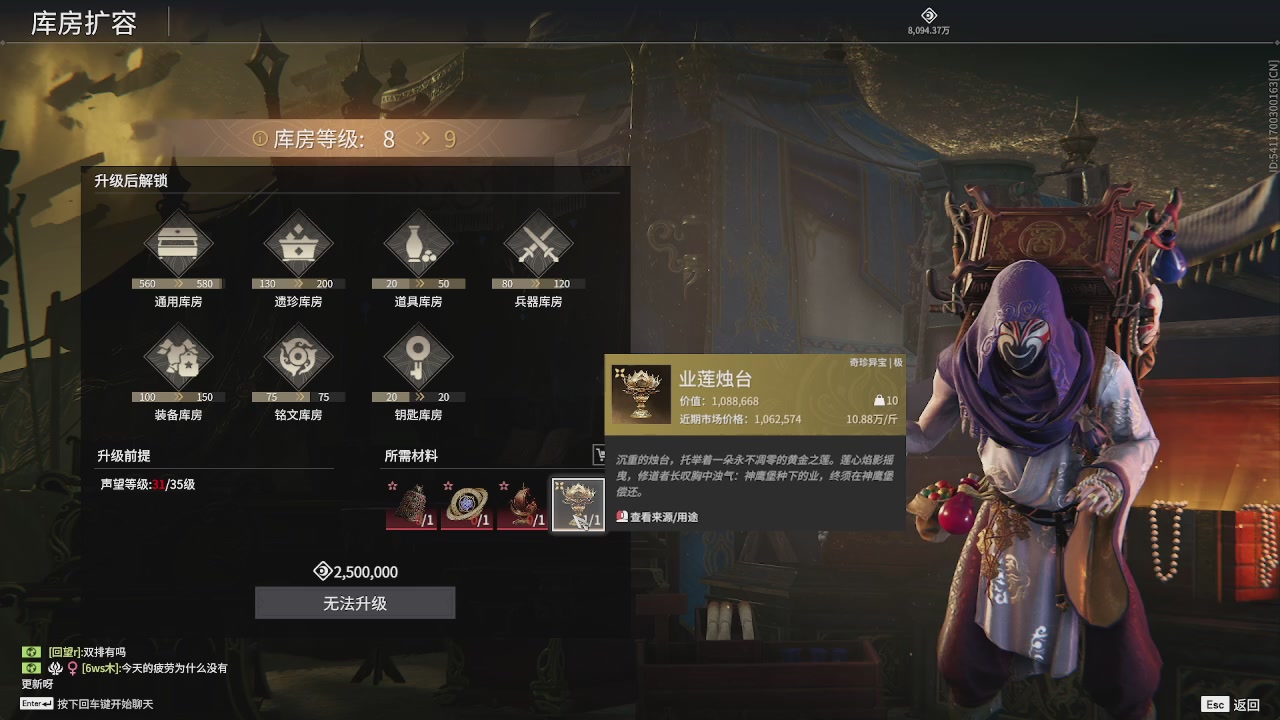Image resolution: width=1280 pixels, height=720 pixels.
Task: Click the first required material thumbnail
Action: [413, 502]
